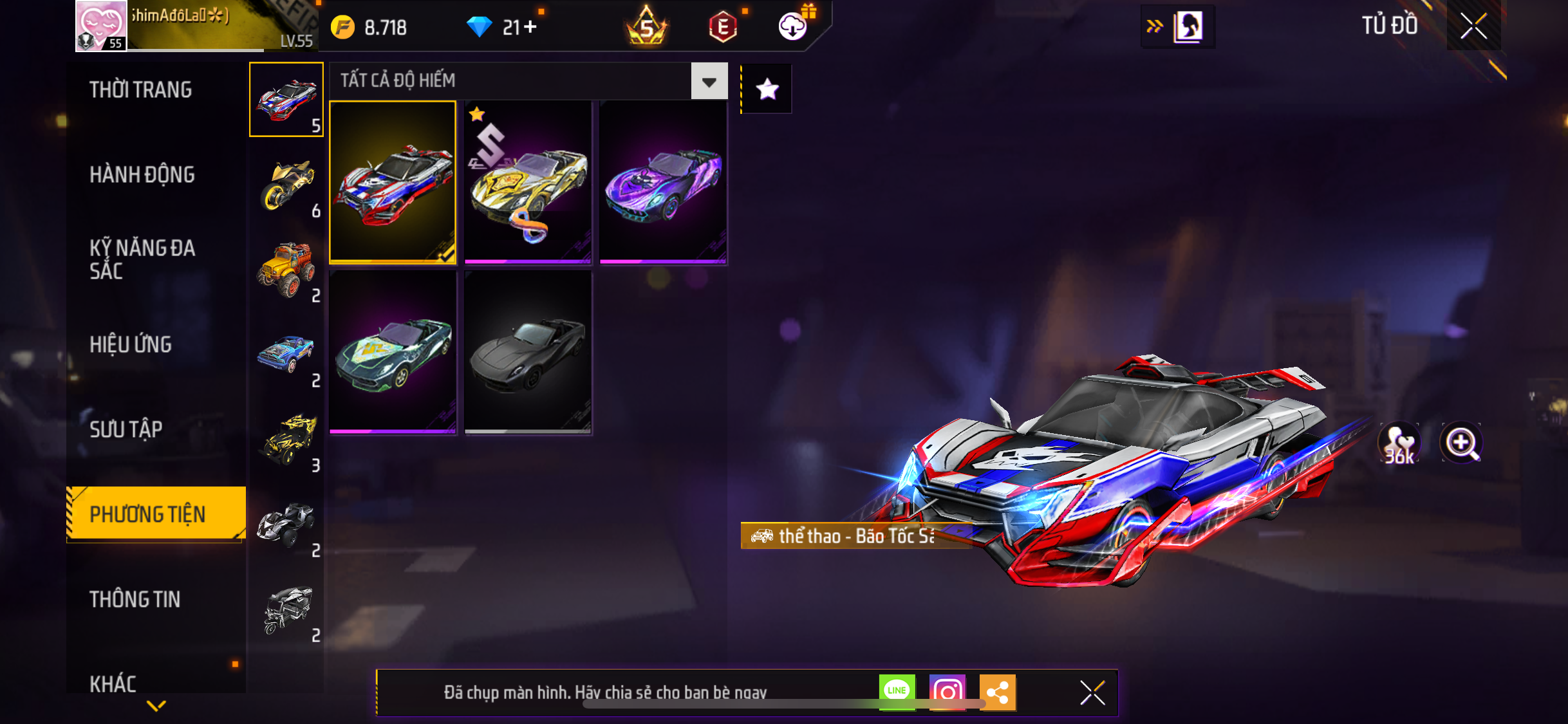
Task: Choose the gold sports car skin
Action: pyautogui.click(x=528, y=183)
